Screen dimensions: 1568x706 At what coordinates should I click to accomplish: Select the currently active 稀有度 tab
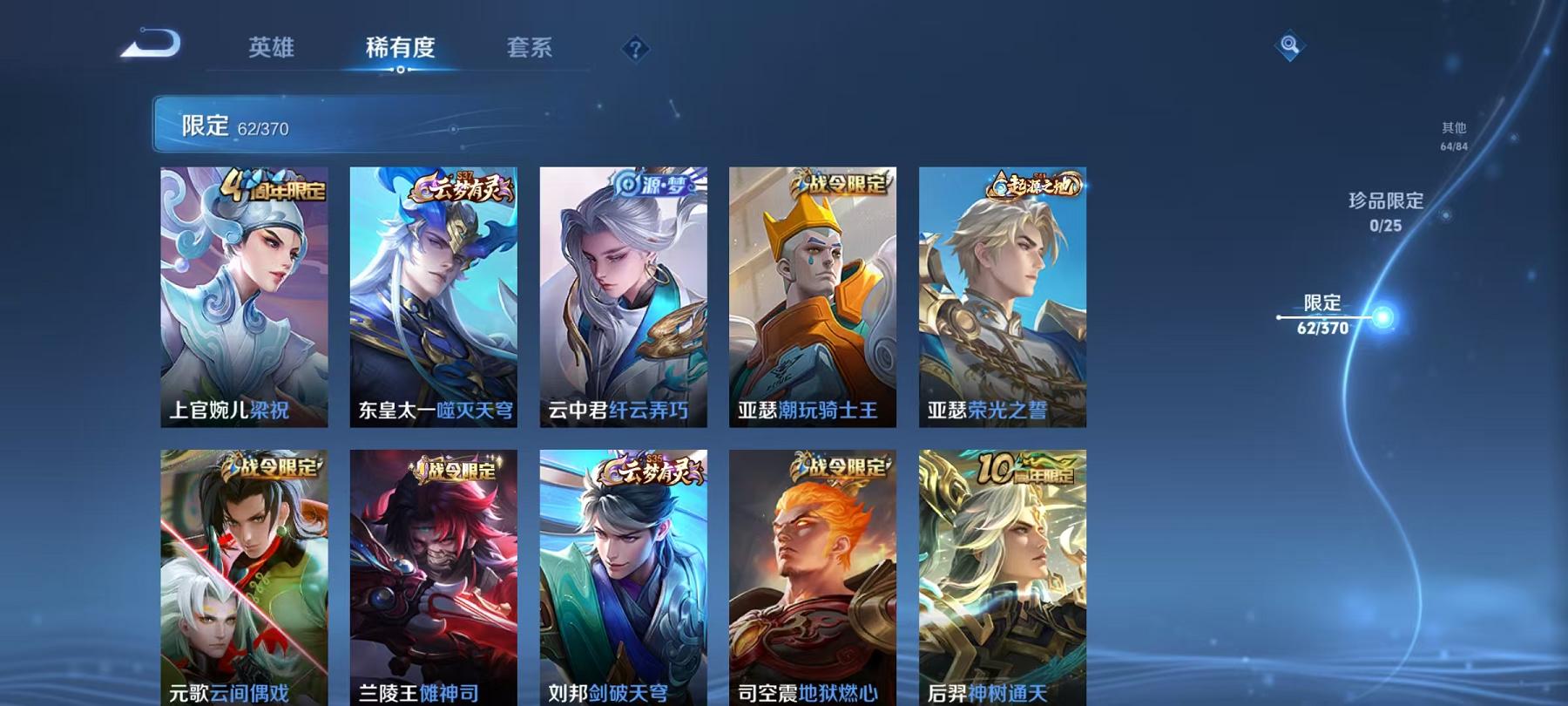click(401, 50)
